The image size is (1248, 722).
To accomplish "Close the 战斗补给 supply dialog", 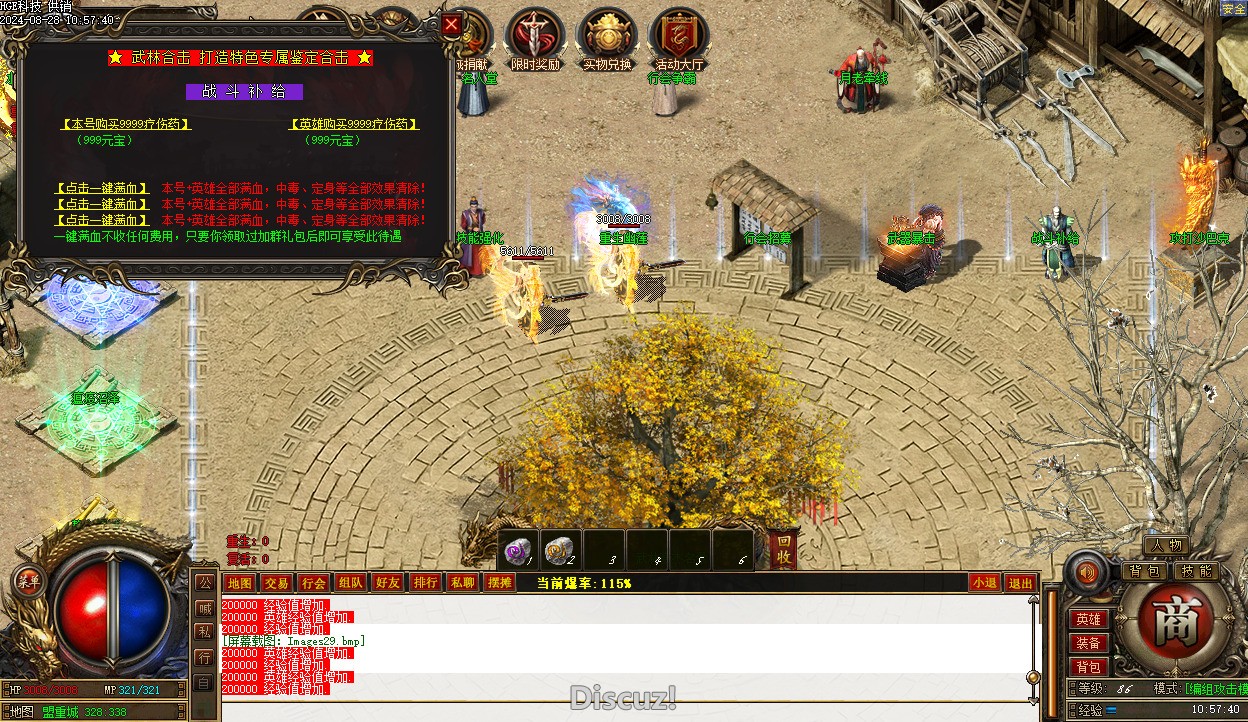I will click(x=452, y=25).
